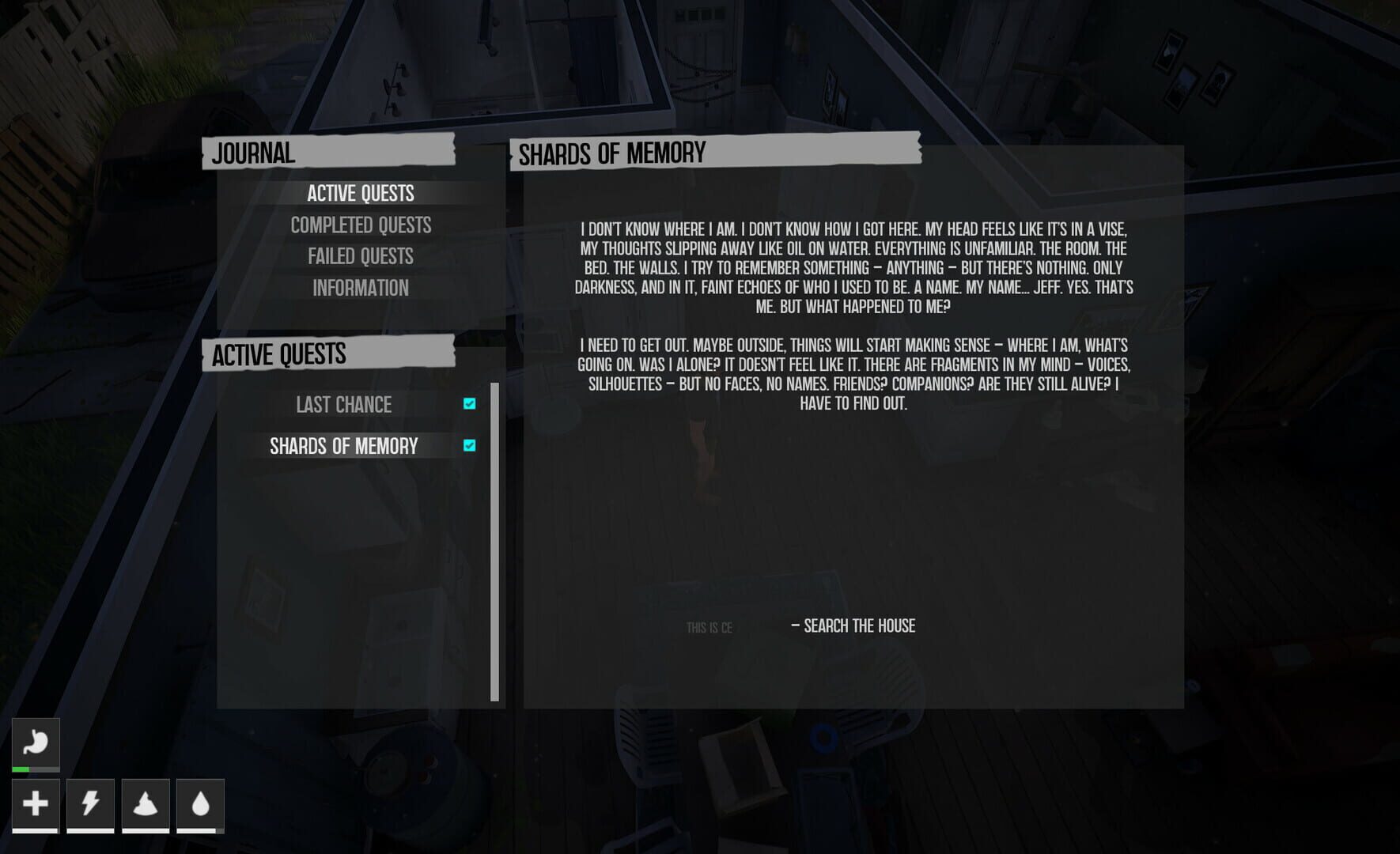This screenshot has width=1400, height=854.
Task: Toggle the checkbox next to Shards of Memory
Action: coord(470,446)
